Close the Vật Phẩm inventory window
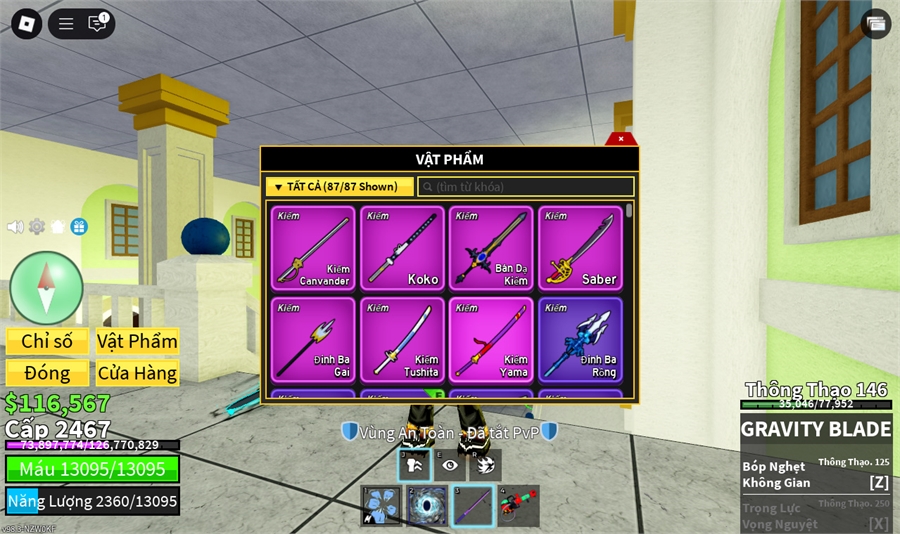Image resolution: width=900 pixels, height=534 pixels. coord(621,139)
